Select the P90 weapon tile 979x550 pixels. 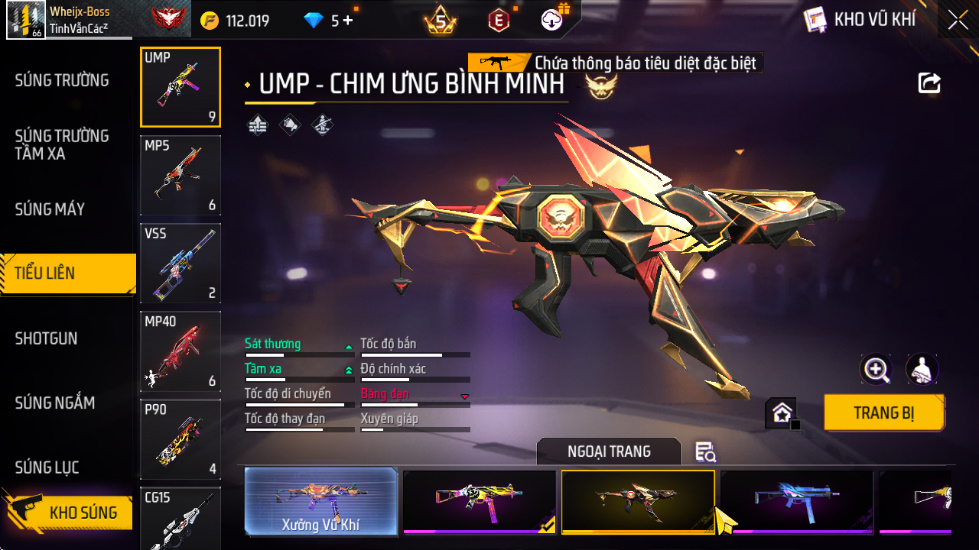180,439
